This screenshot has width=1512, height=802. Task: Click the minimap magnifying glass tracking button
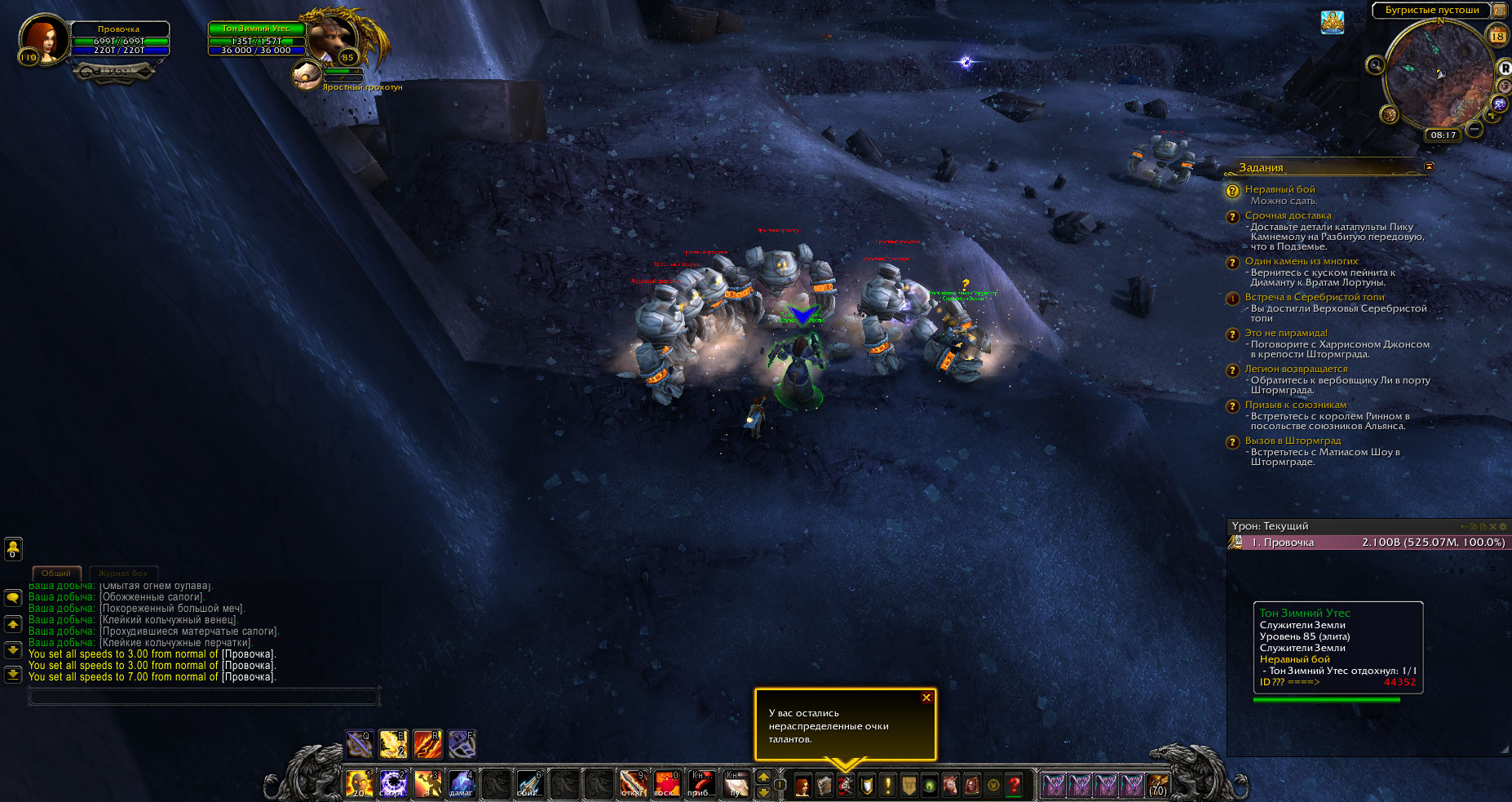click(1376, 65)
